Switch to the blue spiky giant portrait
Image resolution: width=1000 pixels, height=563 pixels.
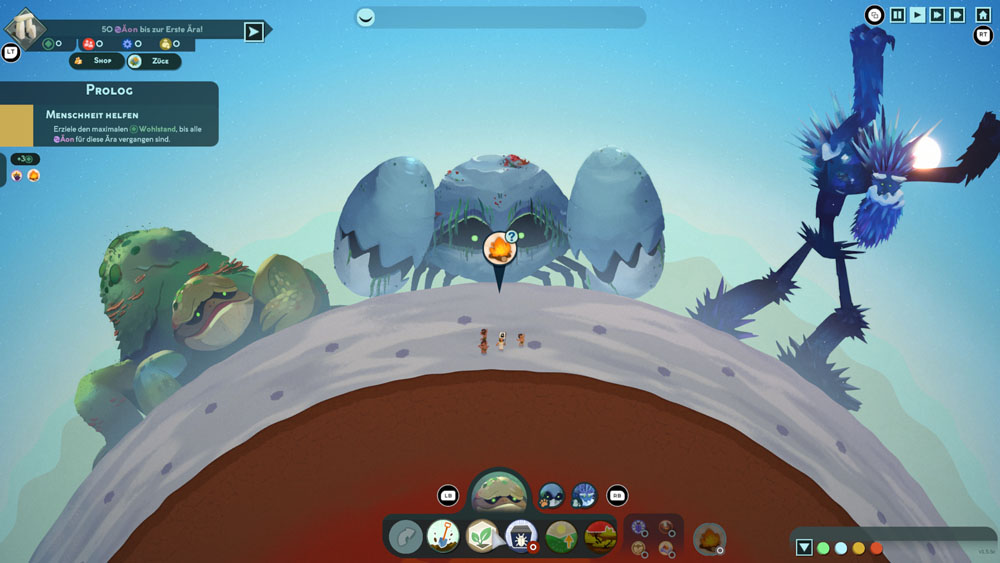584,494
